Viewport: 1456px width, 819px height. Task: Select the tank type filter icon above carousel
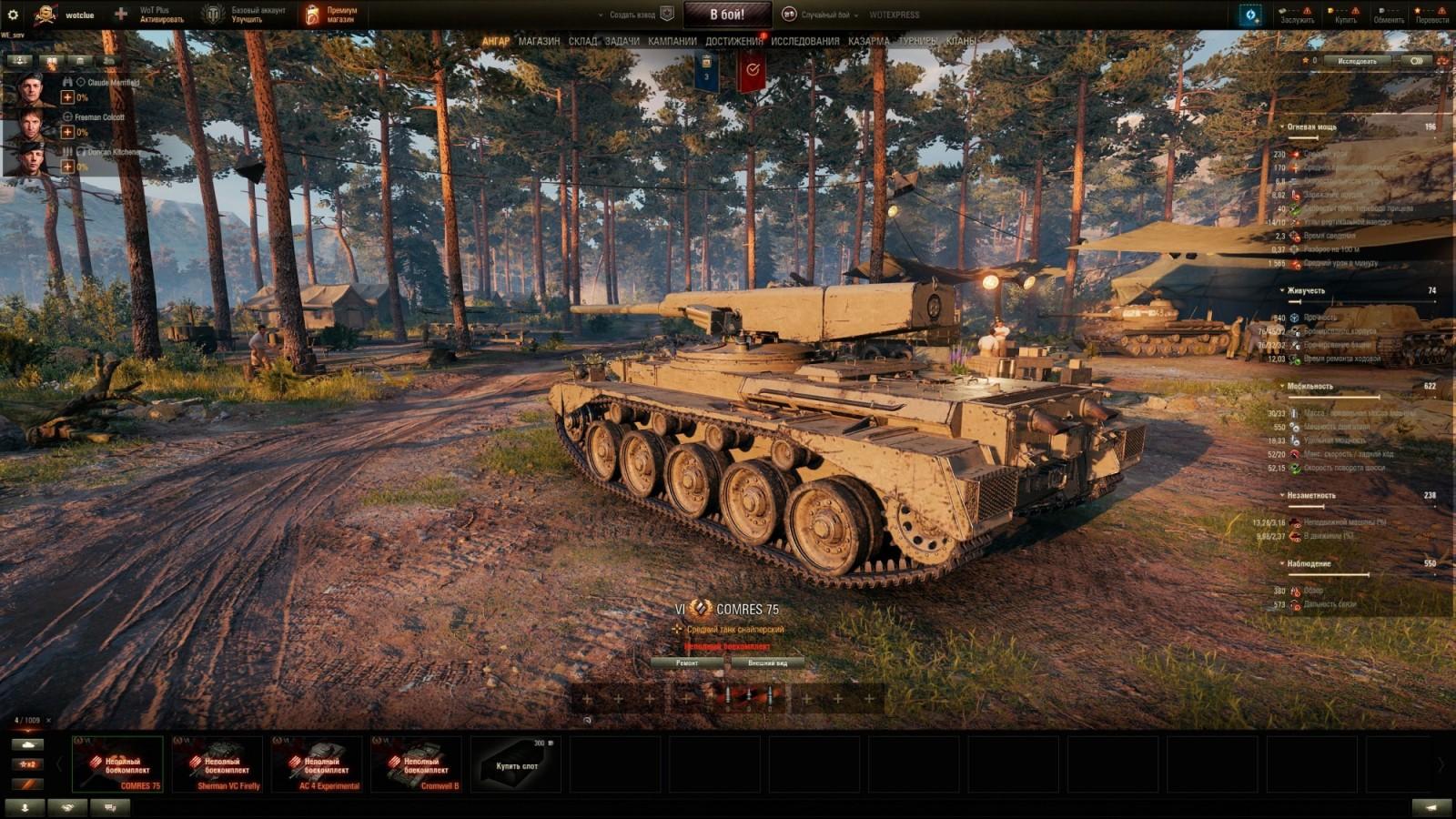(x=27, y=744)
